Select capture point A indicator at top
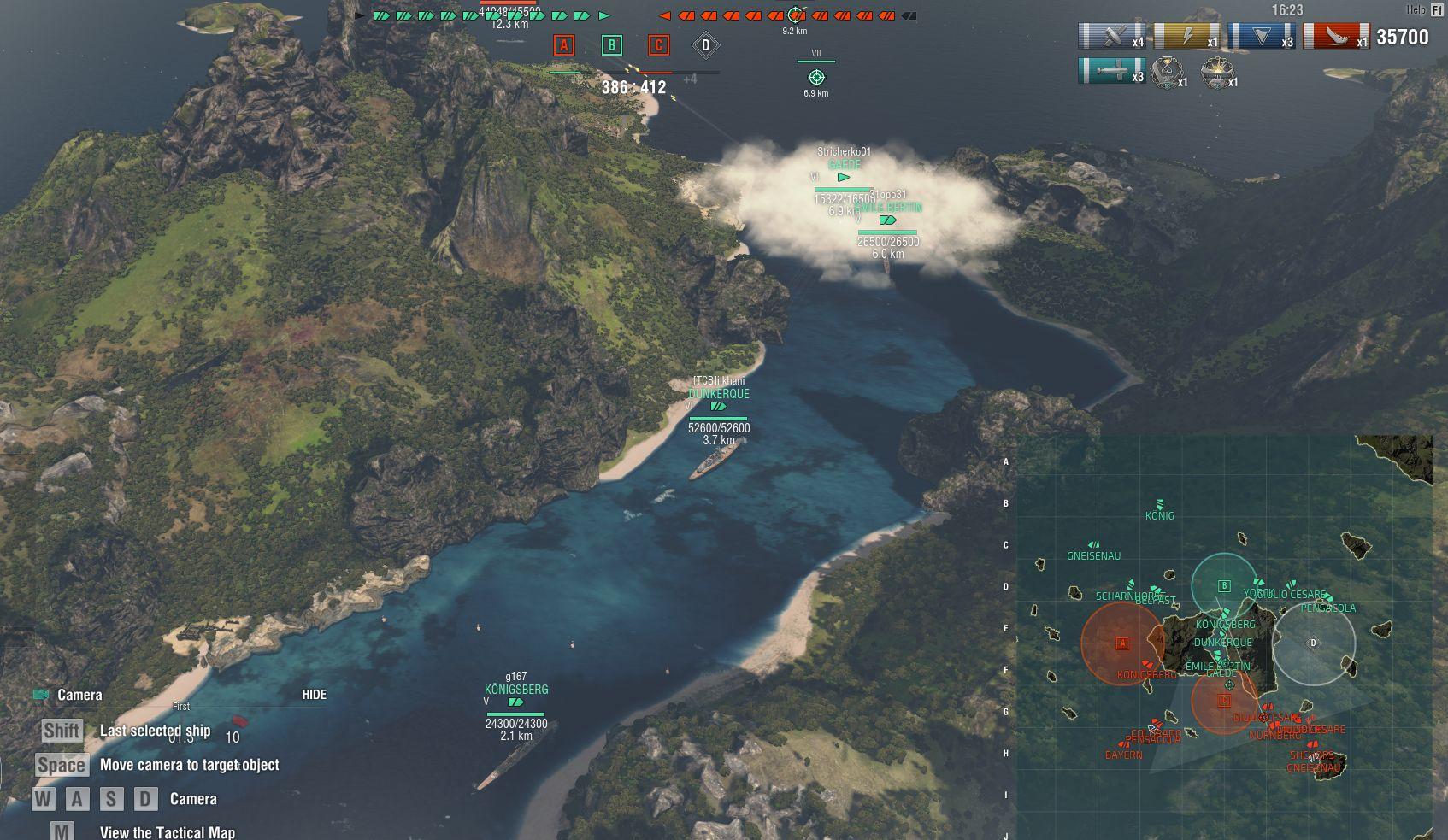Viewport: 1448px width, 840px height. point(563,45)
